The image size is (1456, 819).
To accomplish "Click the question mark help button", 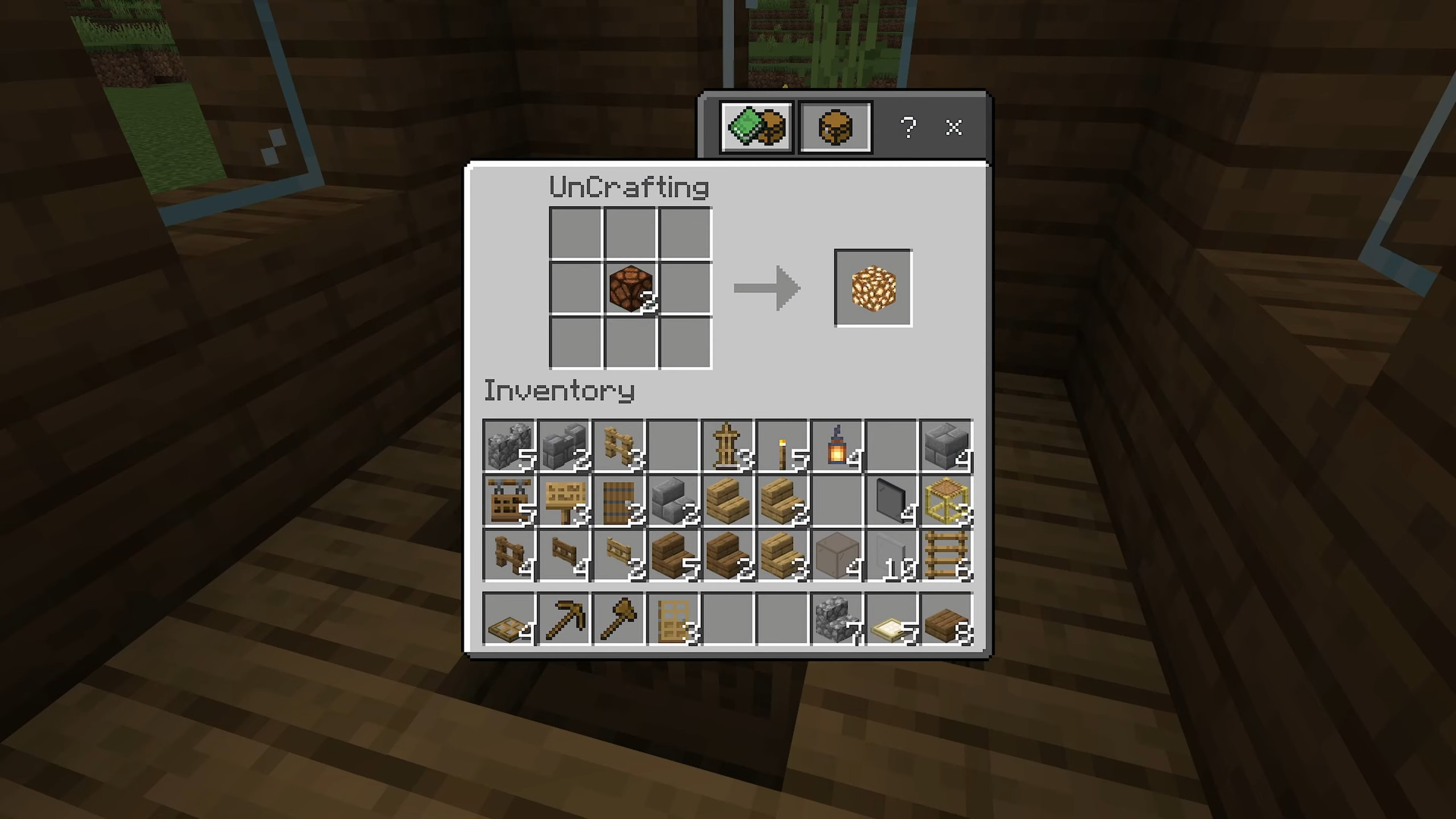I will point(908,127).
